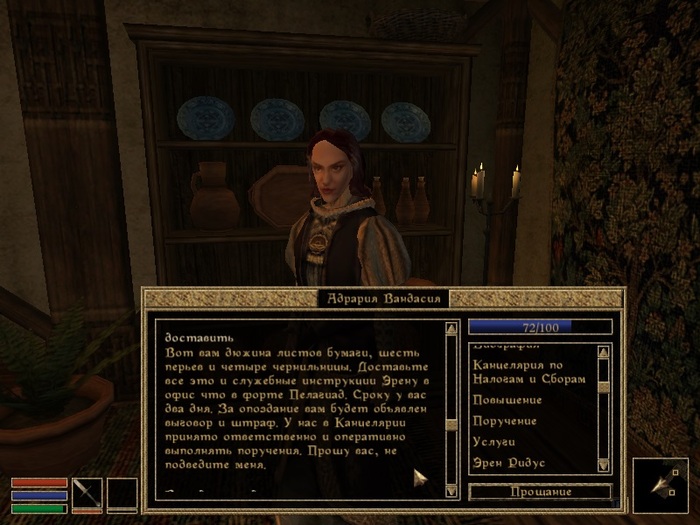Select the equipped sword weapon slot
The width and height of the screenshot is (700, 525).
click(88, 493)
